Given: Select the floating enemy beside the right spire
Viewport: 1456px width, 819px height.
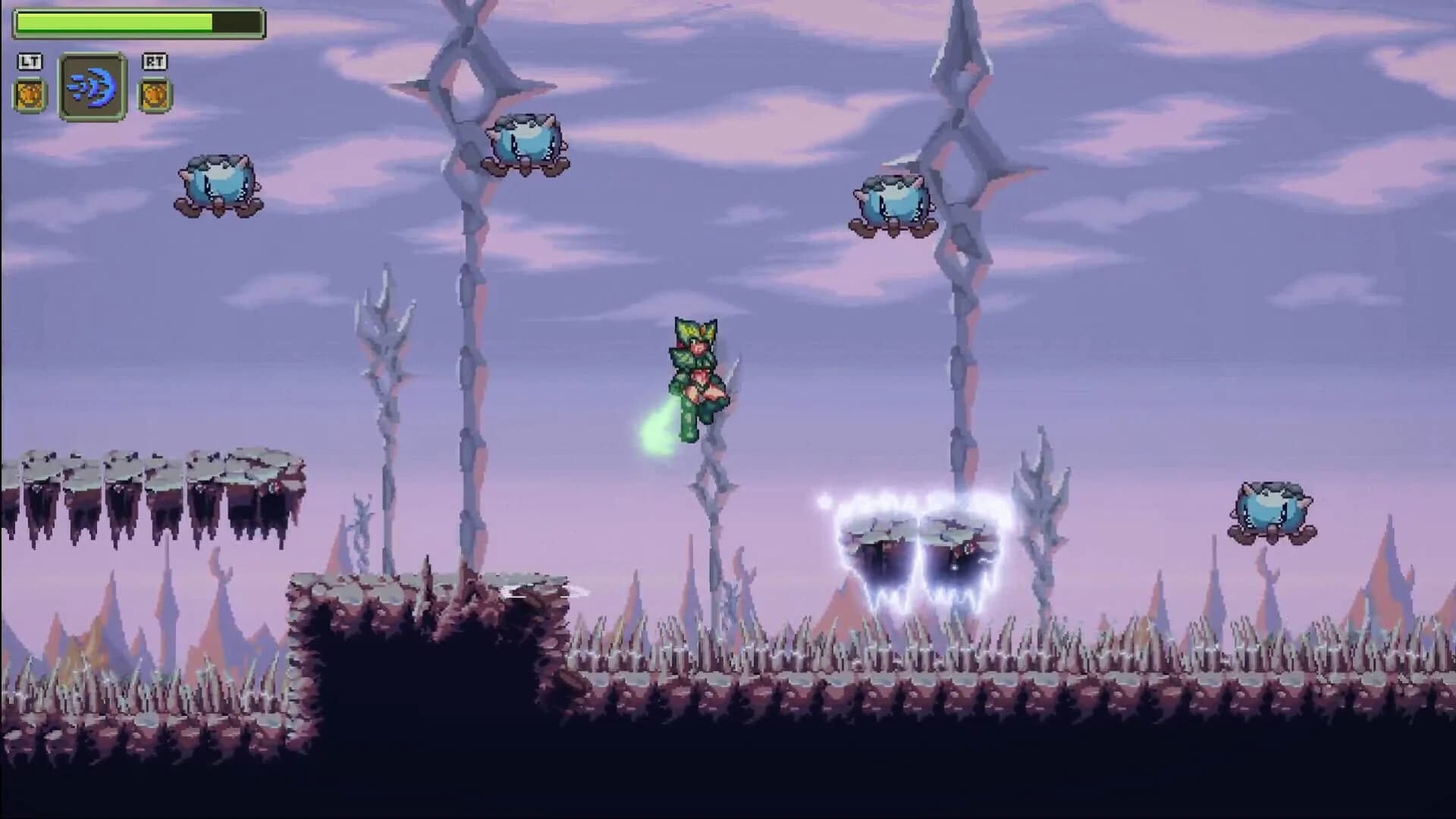Looking at the screenshot, I should pyautogui.click(x=891, y=201).
